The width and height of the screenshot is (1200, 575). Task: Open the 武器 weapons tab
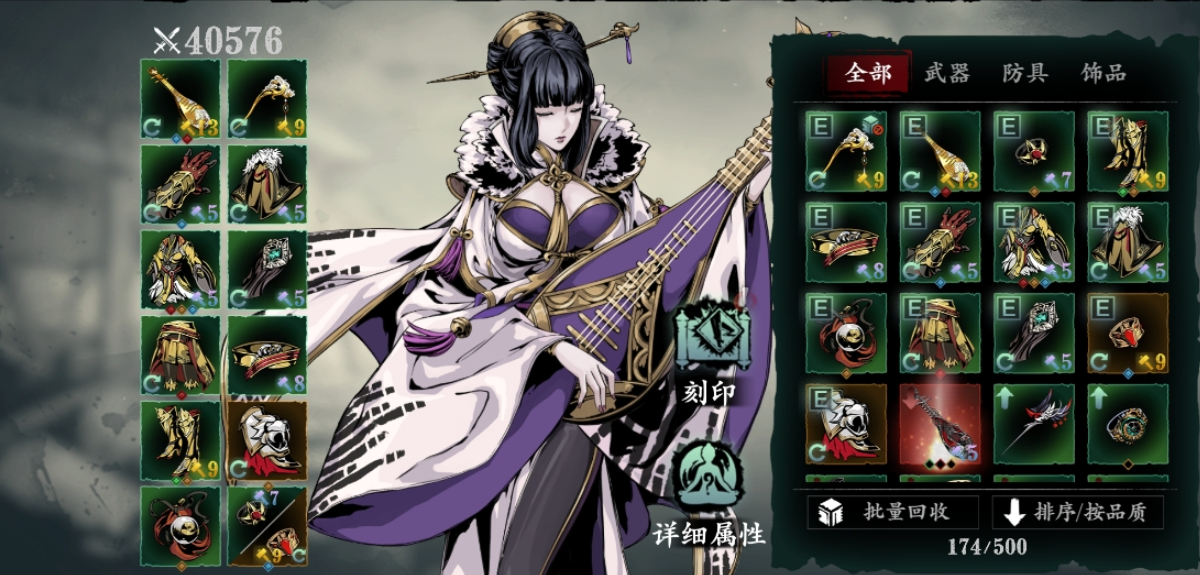coord(945,73)
